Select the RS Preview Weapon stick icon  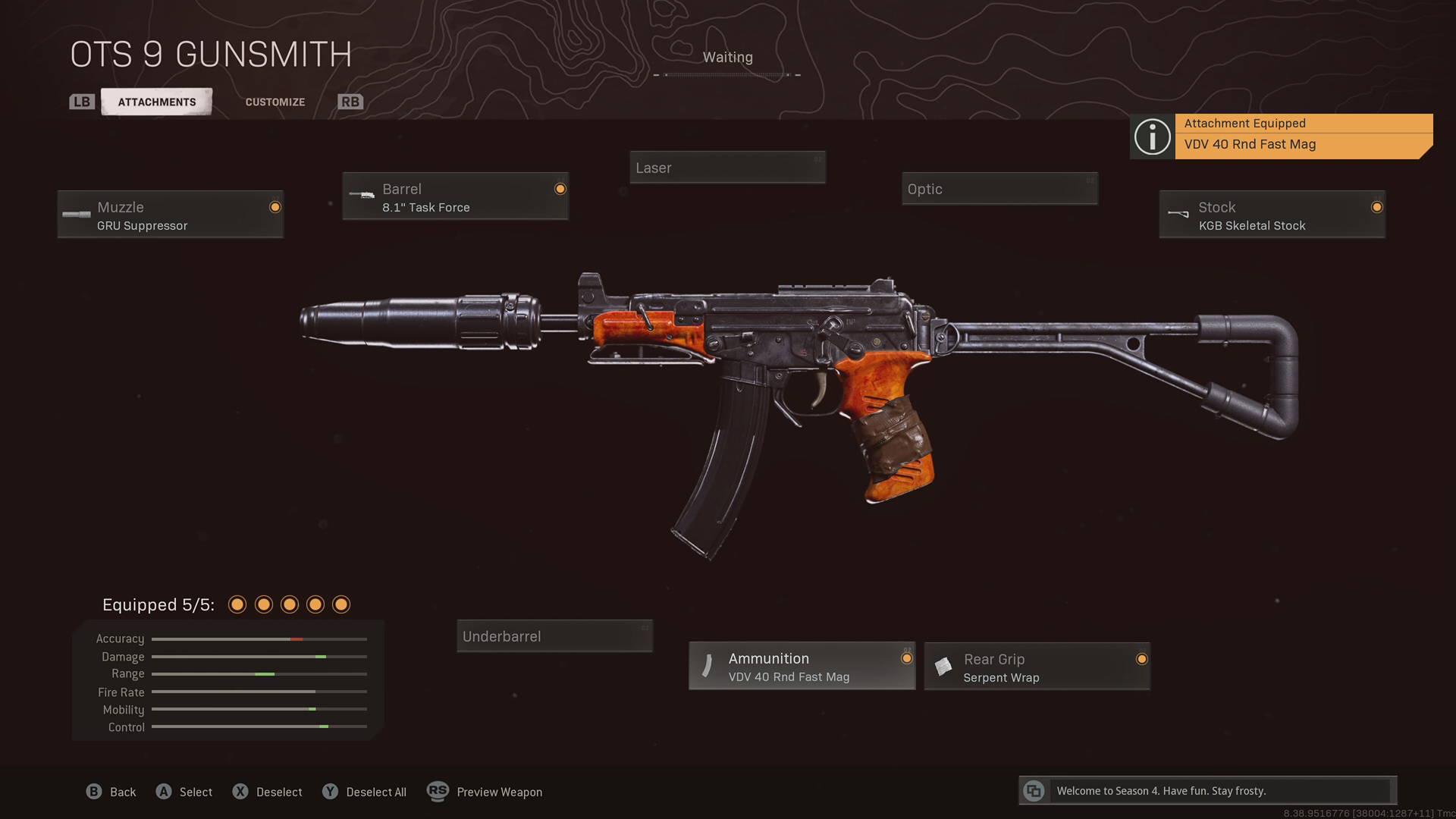tap(438, 792)
